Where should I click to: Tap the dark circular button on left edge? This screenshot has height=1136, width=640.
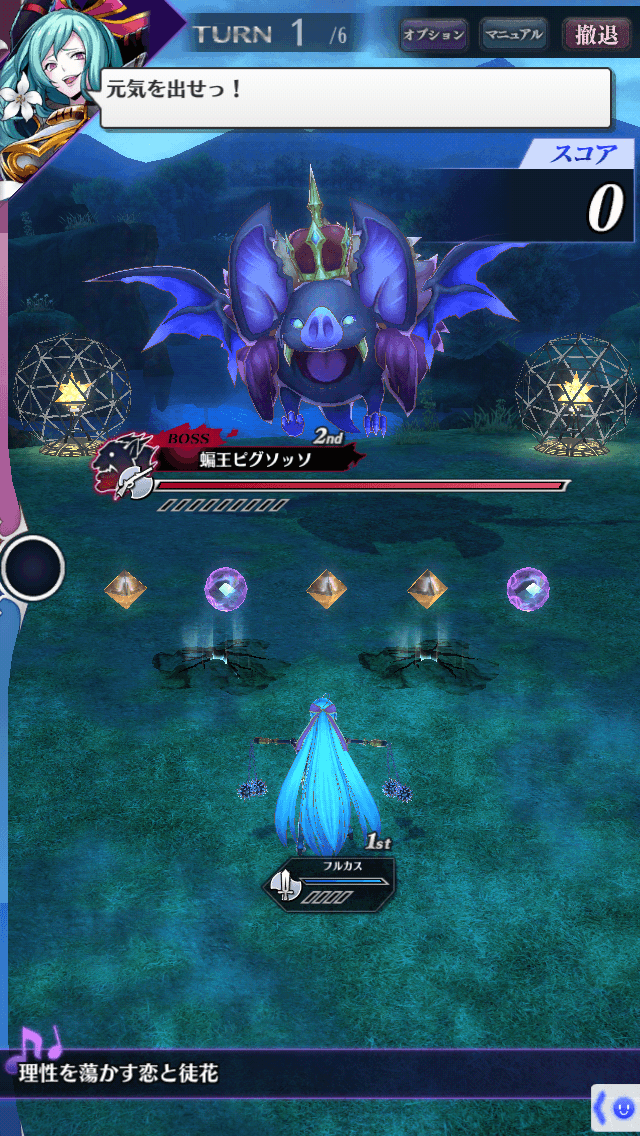(x=33, y=568)
